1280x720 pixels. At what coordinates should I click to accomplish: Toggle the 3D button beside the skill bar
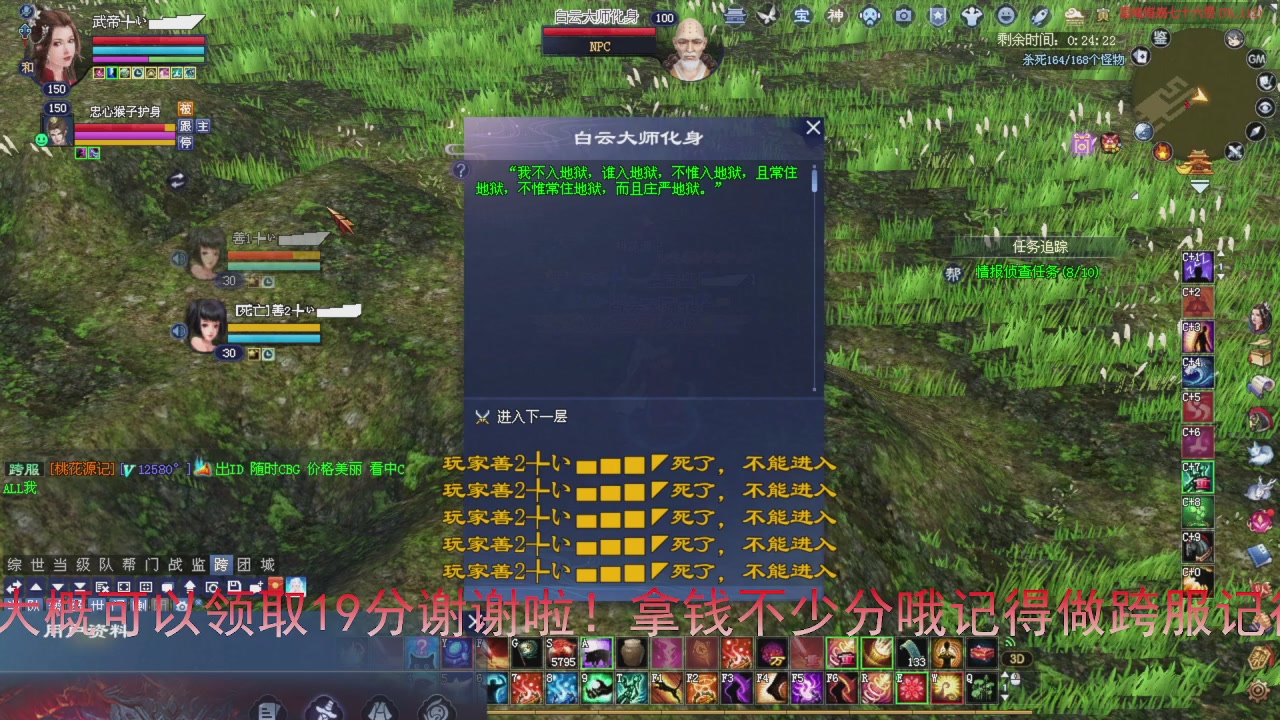1016,658
